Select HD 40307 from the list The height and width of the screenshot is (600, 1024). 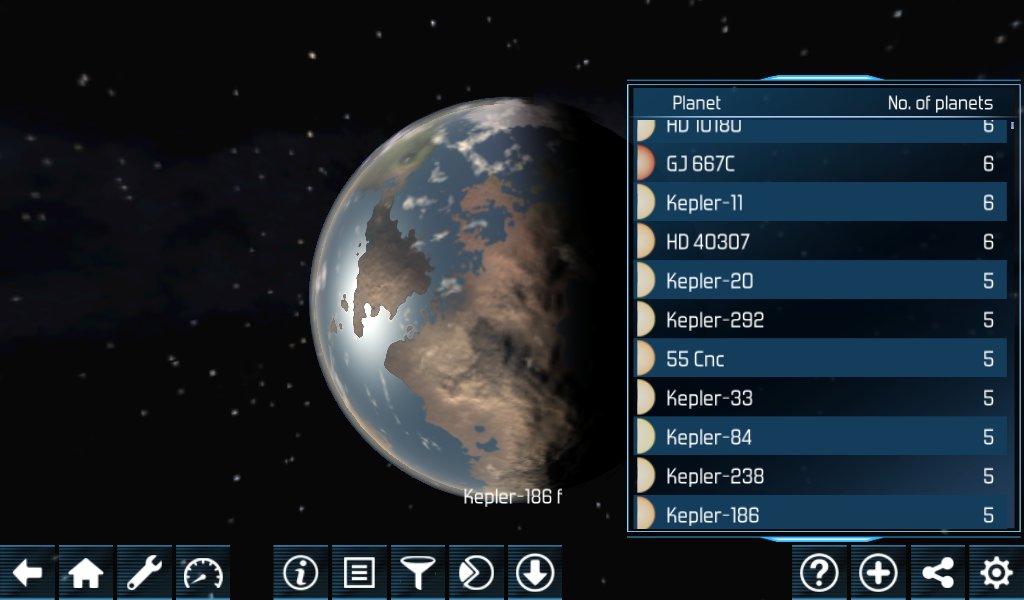click(820, 242)
